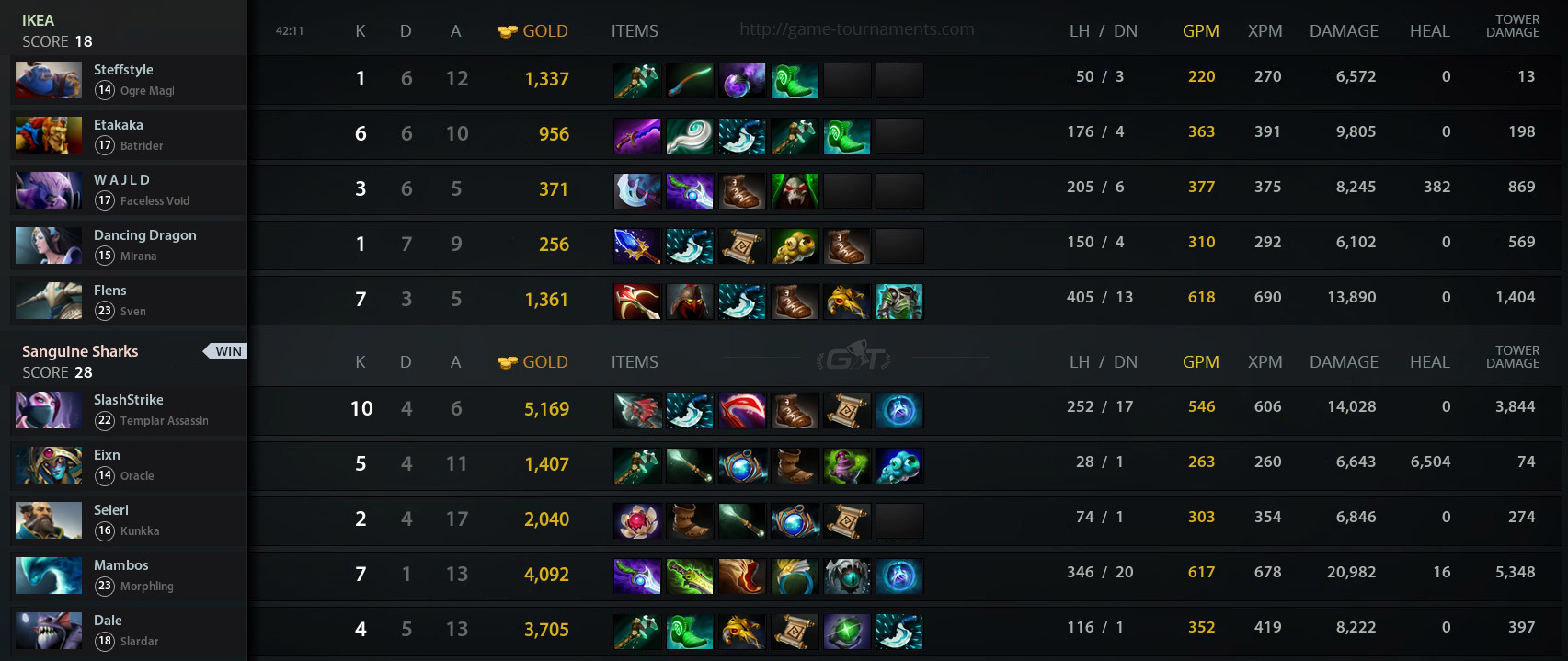This screenshot has width=1568, height=661.
Task: Click the Faceless Void hero portrait
Action: 48,190
